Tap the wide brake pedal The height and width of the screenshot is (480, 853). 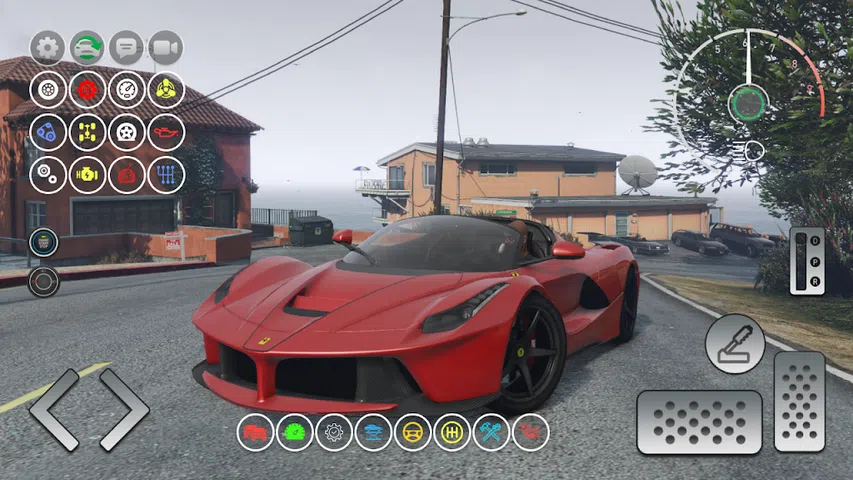[699, 422]
